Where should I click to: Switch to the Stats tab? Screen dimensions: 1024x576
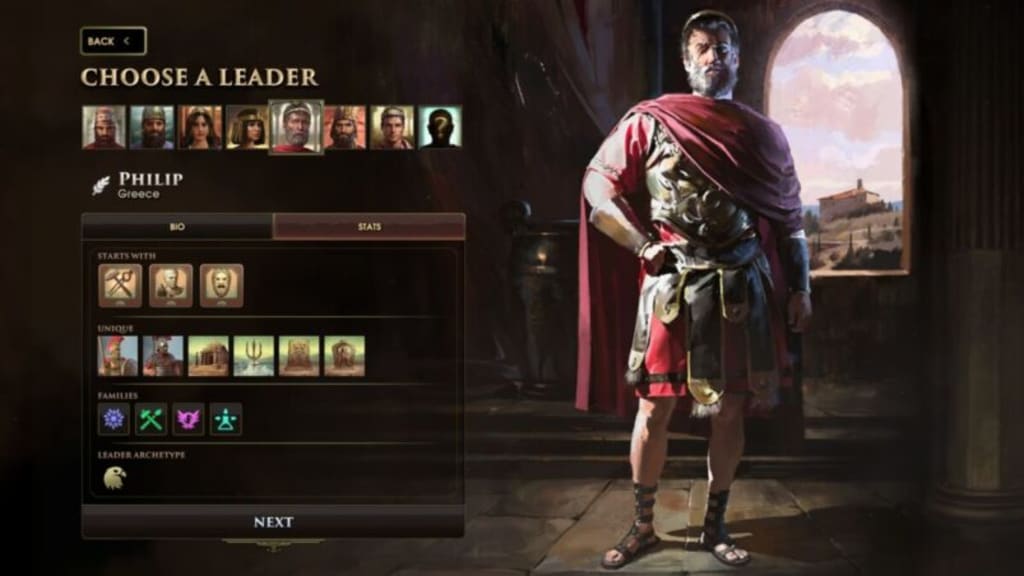(x=369, y=227)
